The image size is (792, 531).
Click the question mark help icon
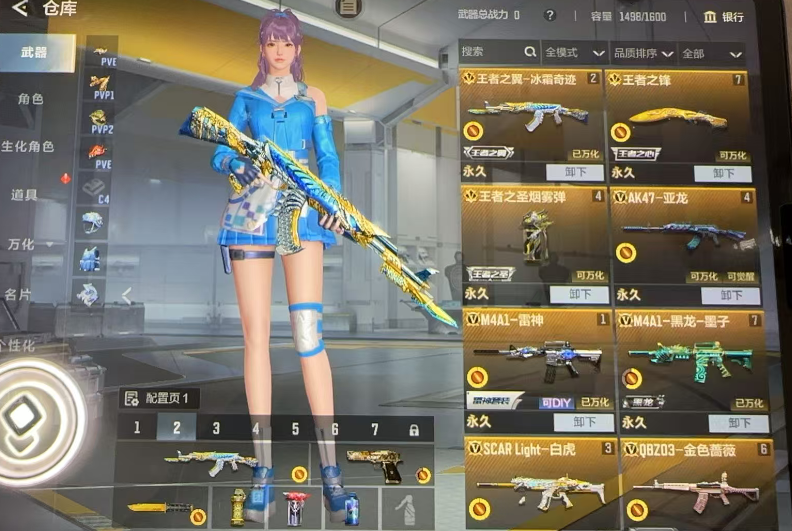point(550,16)
